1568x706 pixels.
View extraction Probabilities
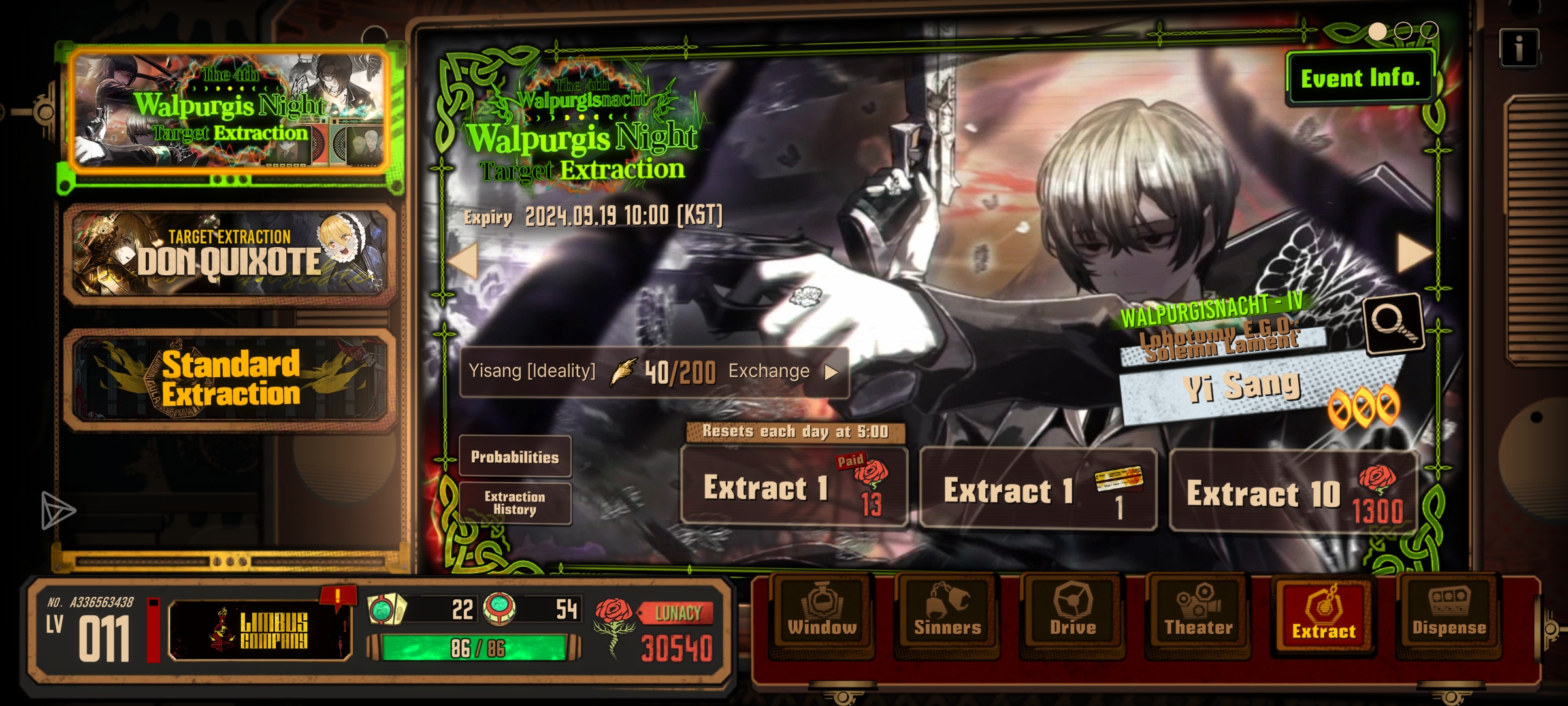[515, 457]
